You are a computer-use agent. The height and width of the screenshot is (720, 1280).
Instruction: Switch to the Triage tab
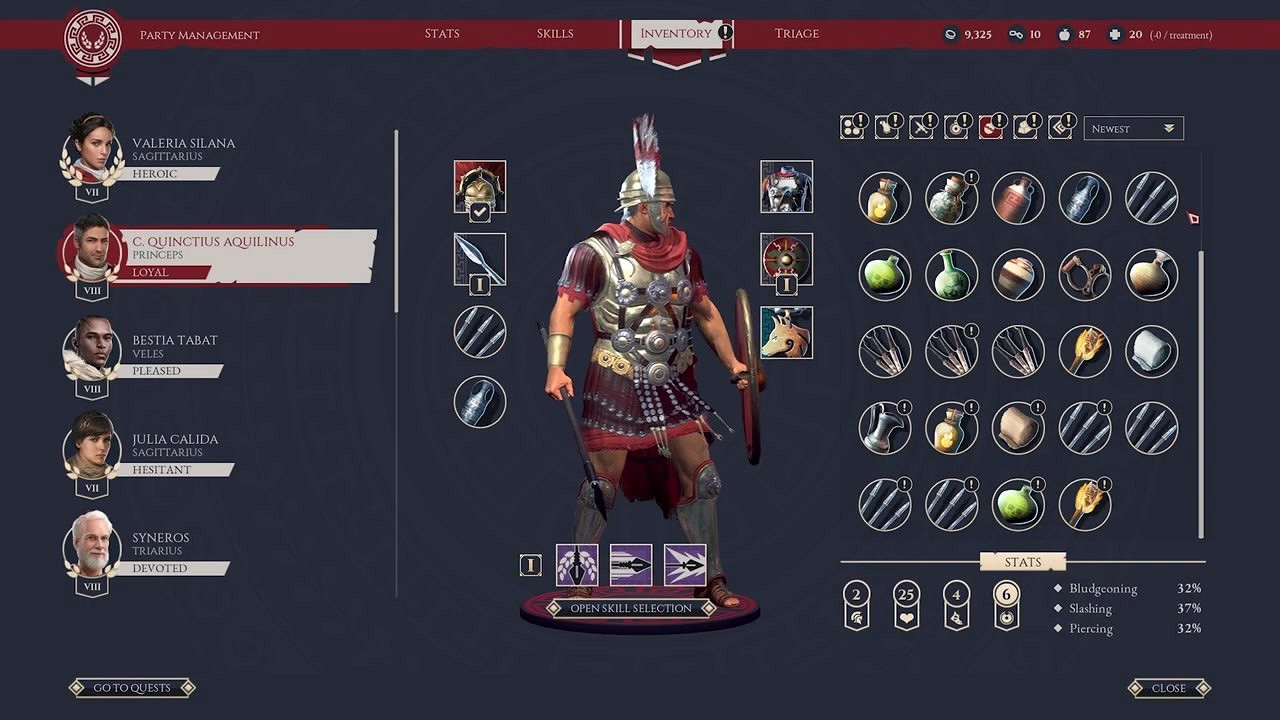[797, 34]
